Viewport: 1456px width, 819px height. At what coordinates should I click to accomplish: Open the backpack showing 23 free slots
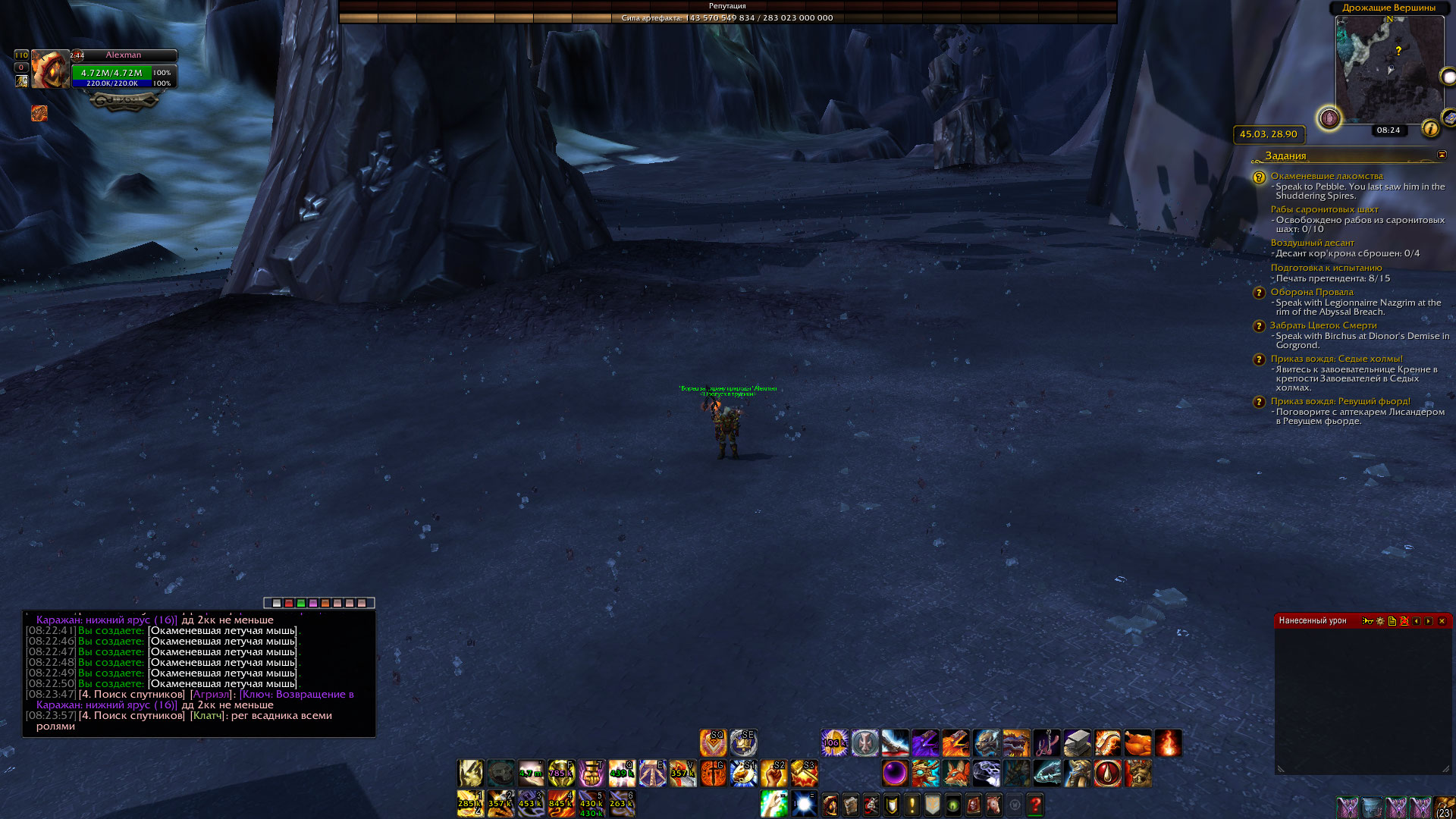1444,807
